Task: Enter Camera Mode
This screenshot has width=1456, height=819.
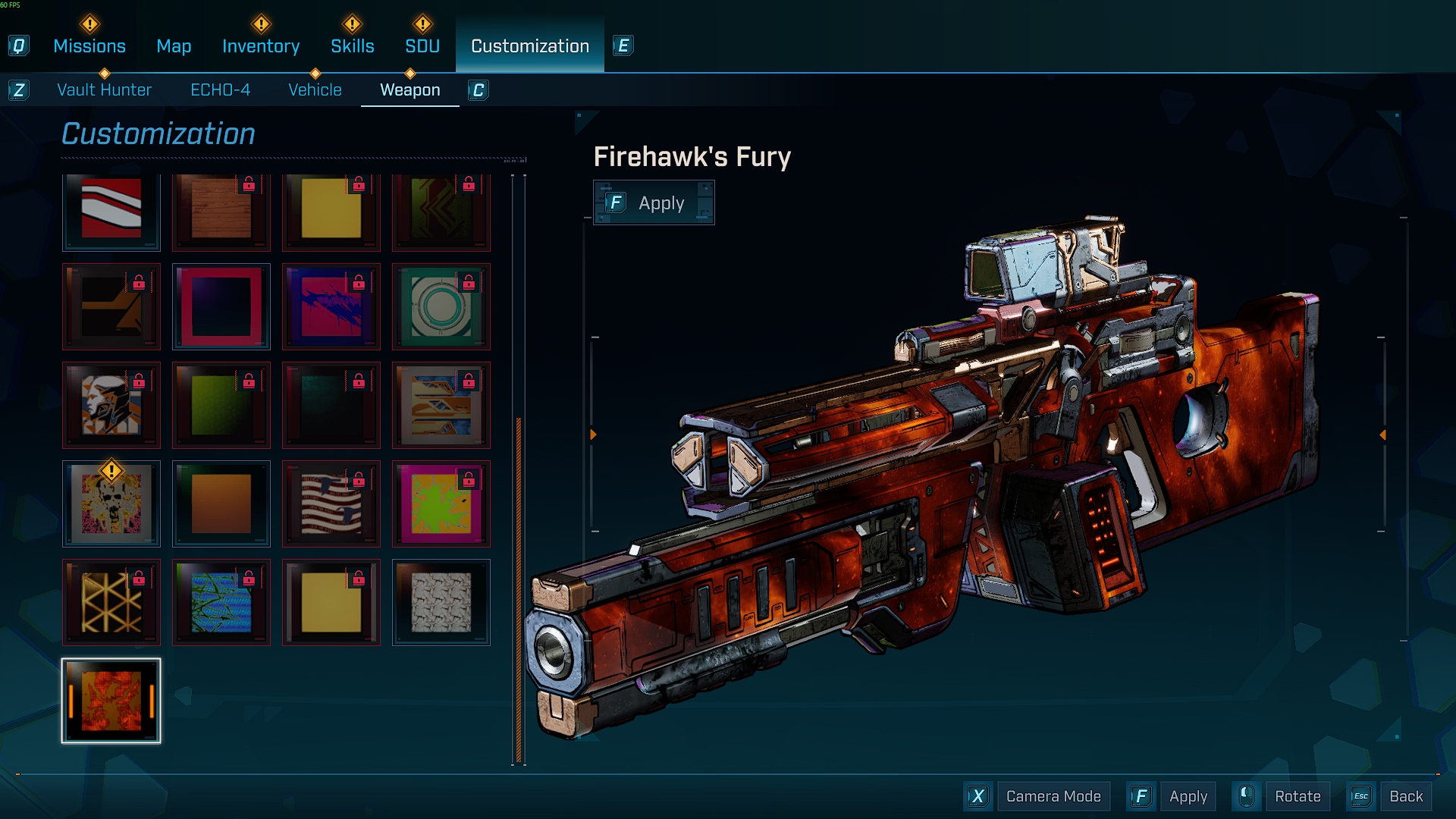Action: (x=1053, y=796)
